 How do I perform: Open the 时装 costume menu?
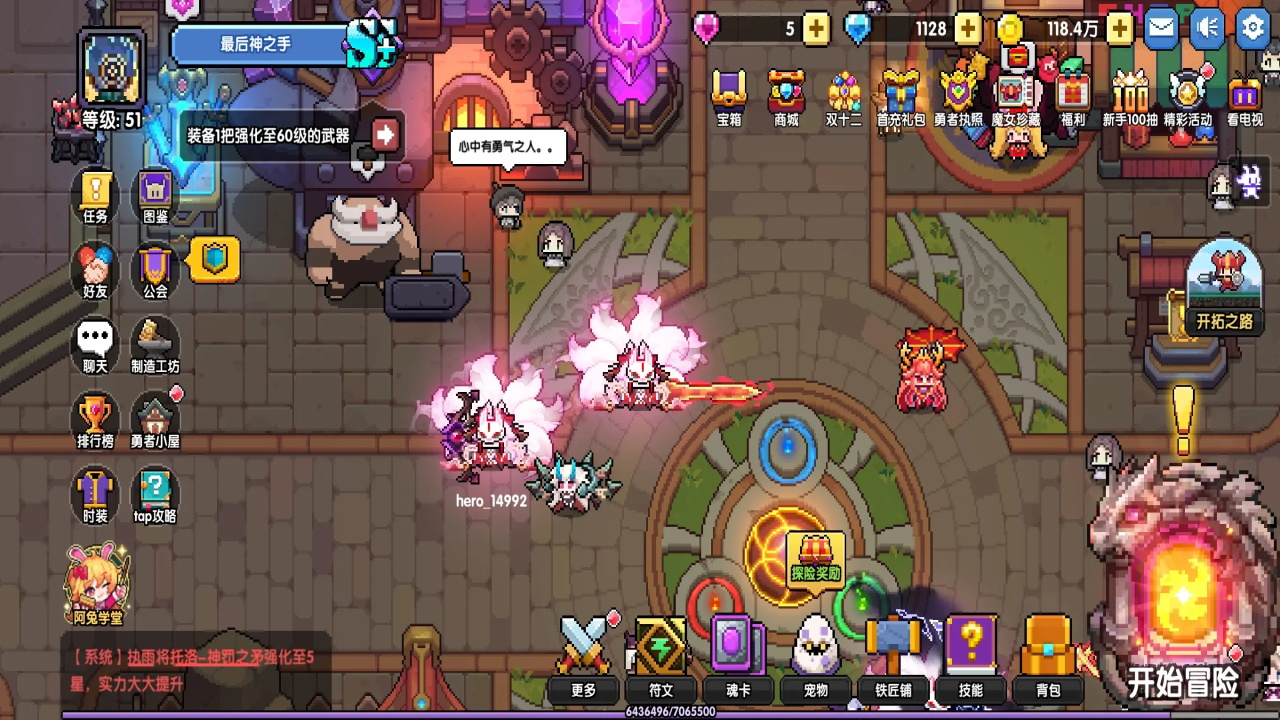[95, 494]
